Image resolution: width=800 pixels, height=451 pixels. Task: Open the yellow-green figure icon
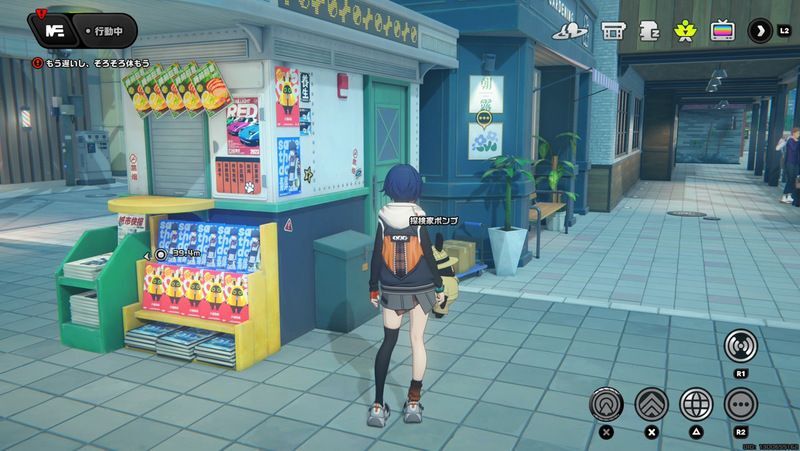(685, 31)
